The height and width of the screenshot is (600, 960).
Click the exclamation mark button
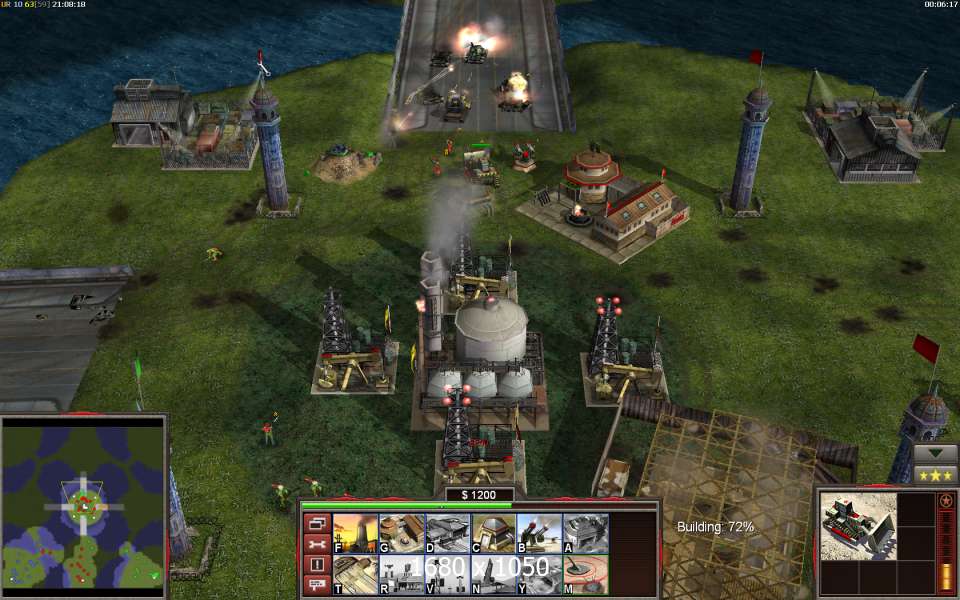coord(316,564)
